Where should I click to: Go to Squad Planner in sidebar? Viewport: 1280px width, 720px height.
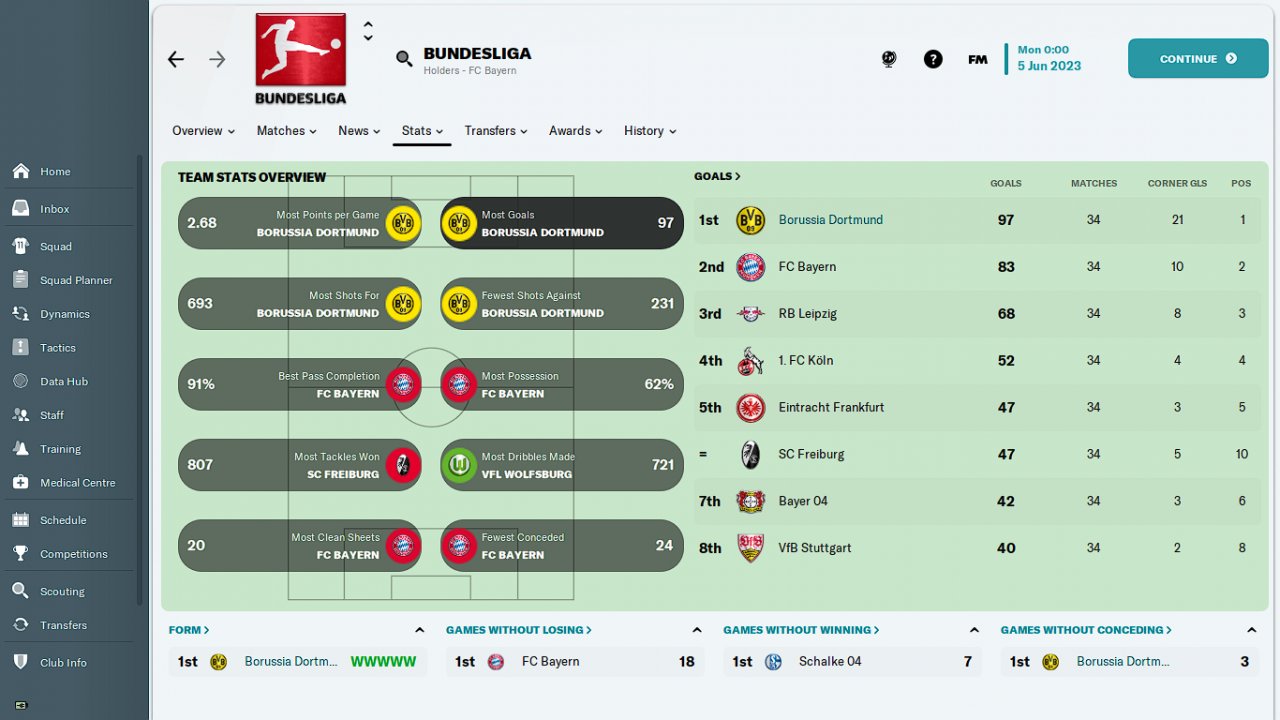[76, 281]
